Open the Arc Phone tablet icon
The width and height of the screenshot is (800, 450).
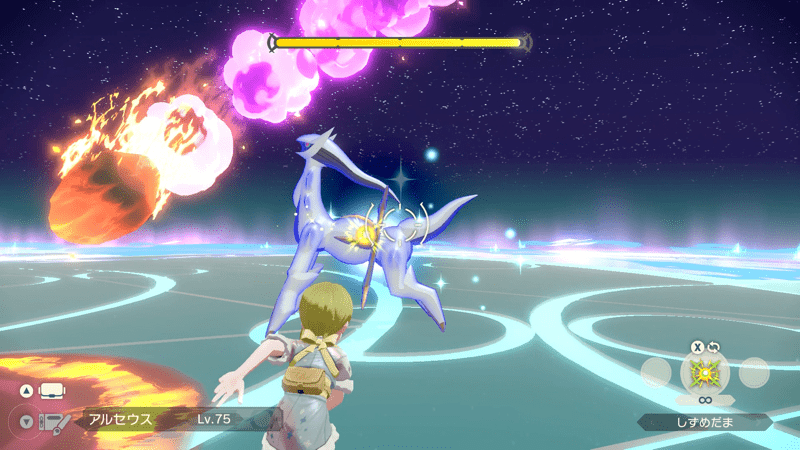52,421
